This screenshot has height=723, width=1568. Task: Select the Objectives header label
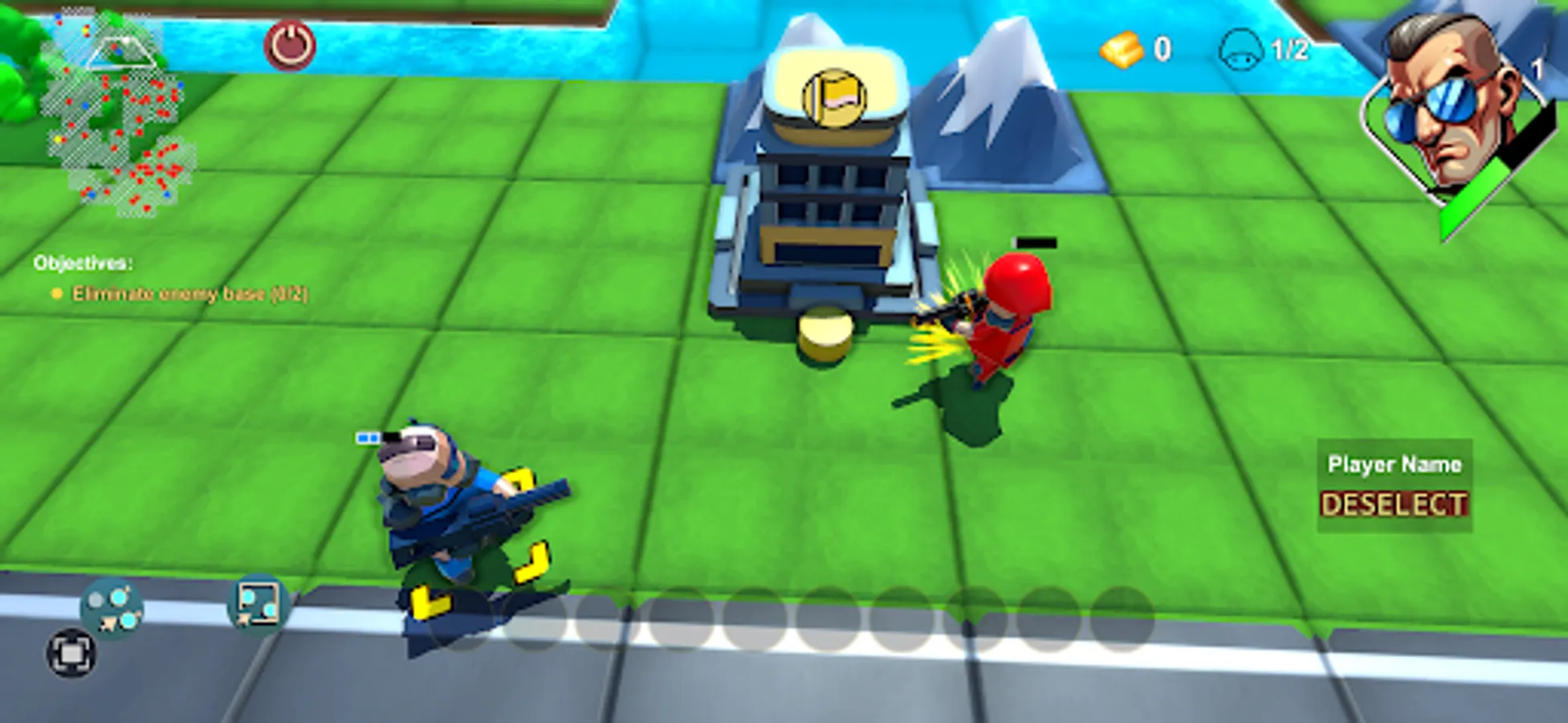click(83, 262)
